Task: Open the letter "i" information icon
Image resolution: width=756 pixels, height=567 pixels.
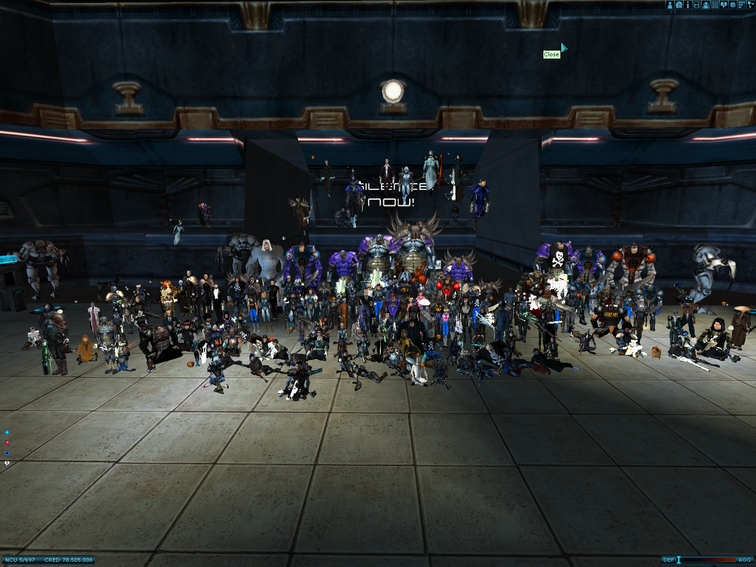Action: tap(688, 5)
